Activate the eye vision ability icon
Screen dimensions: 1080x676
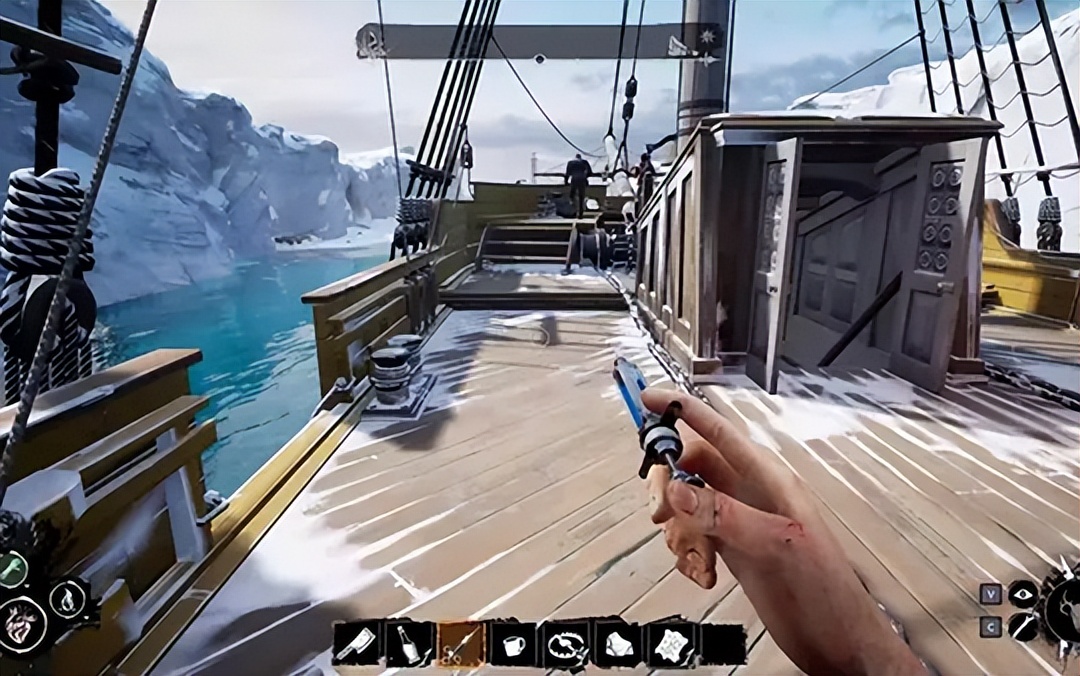(x=1022, y=593)
